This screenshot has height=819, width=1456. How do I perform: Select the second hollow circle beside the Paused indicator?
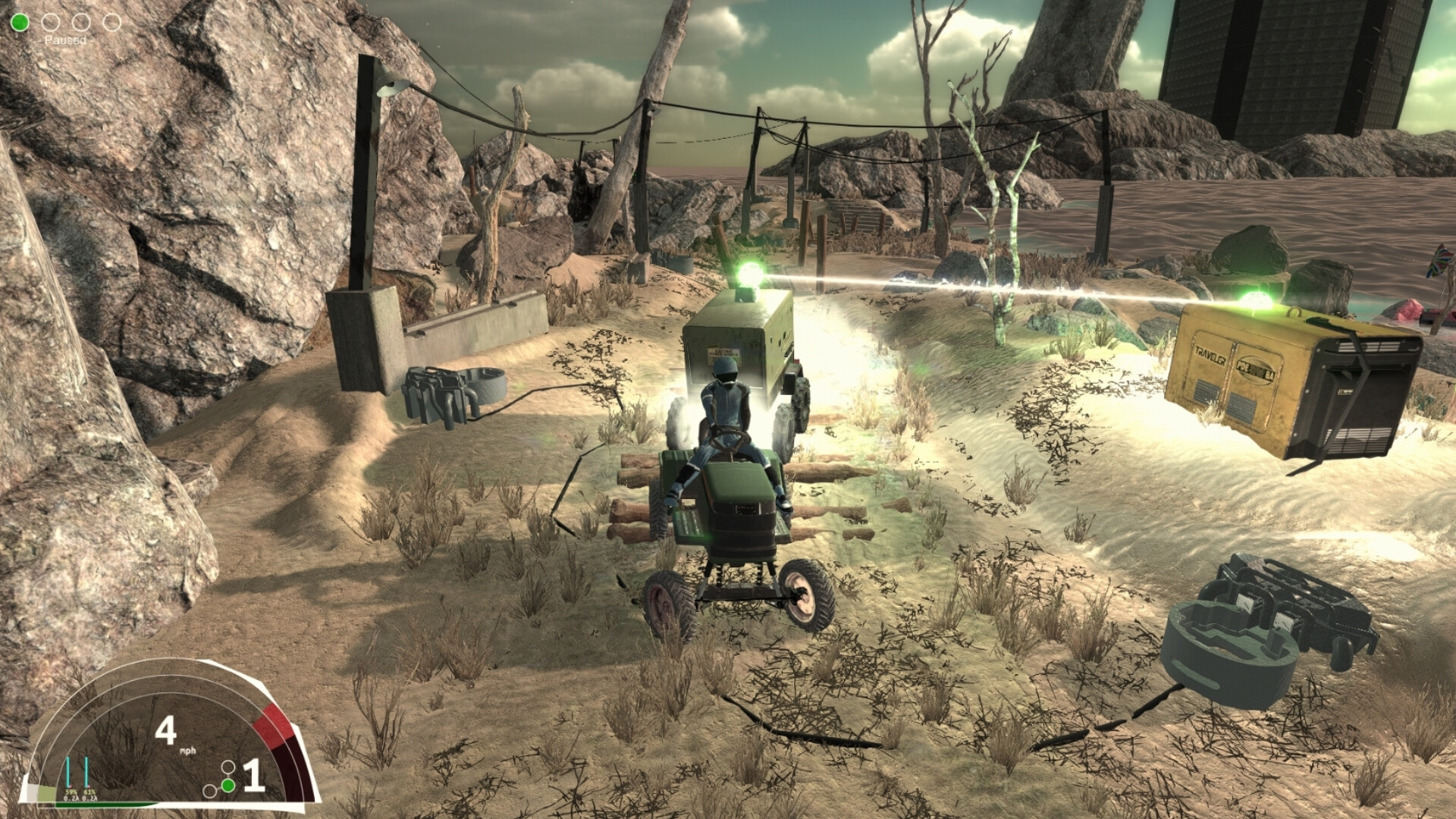[51, 22]
